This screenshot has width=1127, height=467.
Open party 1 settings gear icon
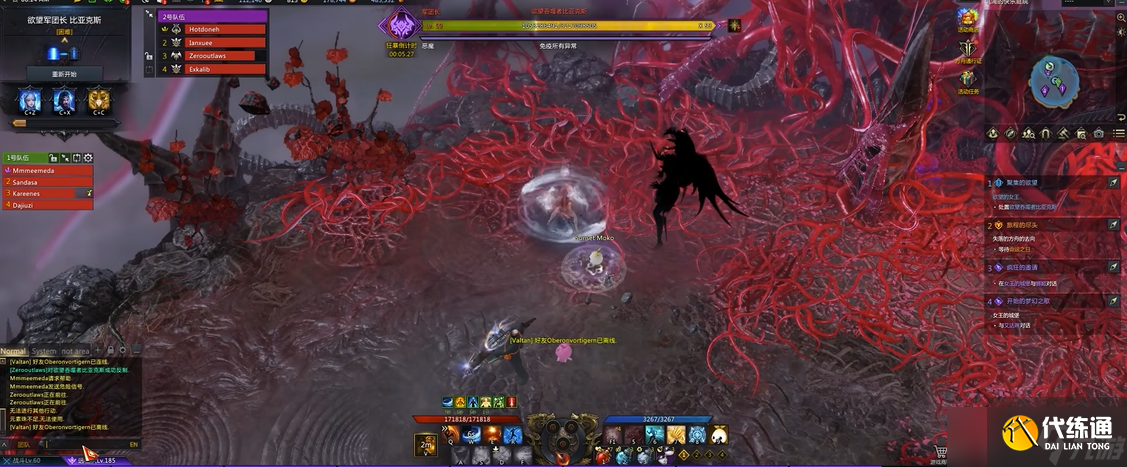[88, 158]
